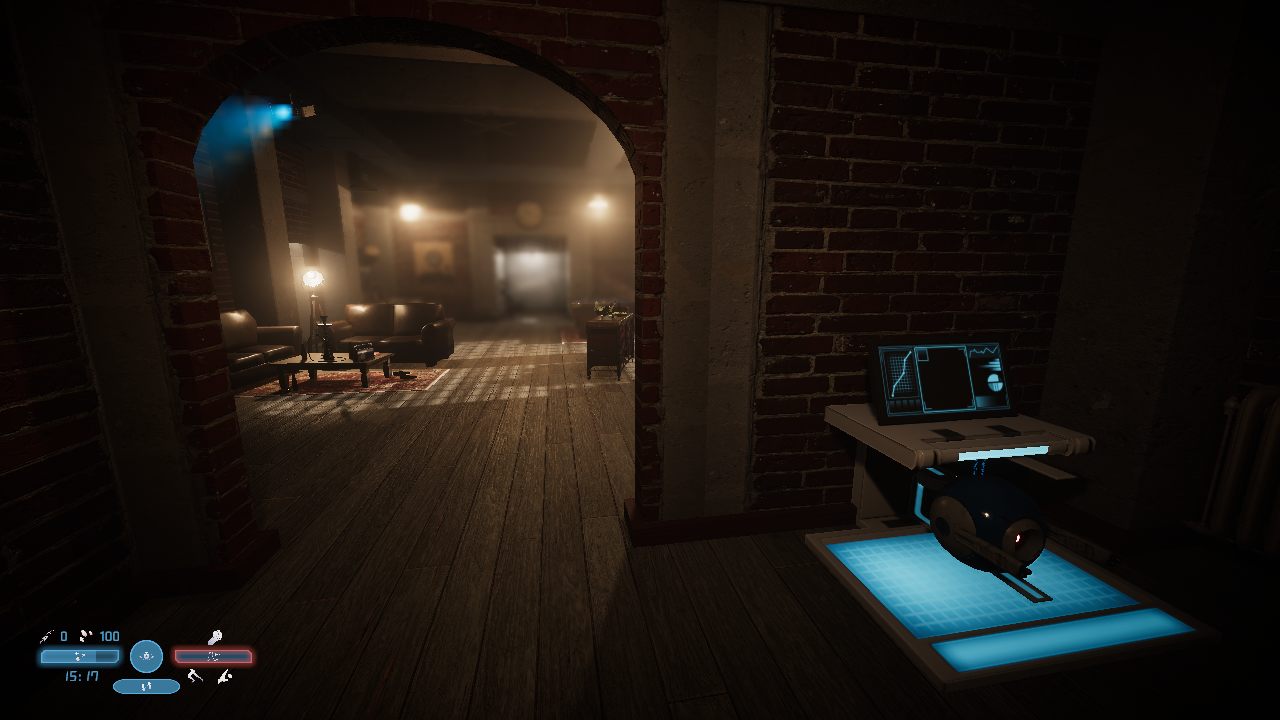Select the swap-arrows pill under the drone circle

146,686
